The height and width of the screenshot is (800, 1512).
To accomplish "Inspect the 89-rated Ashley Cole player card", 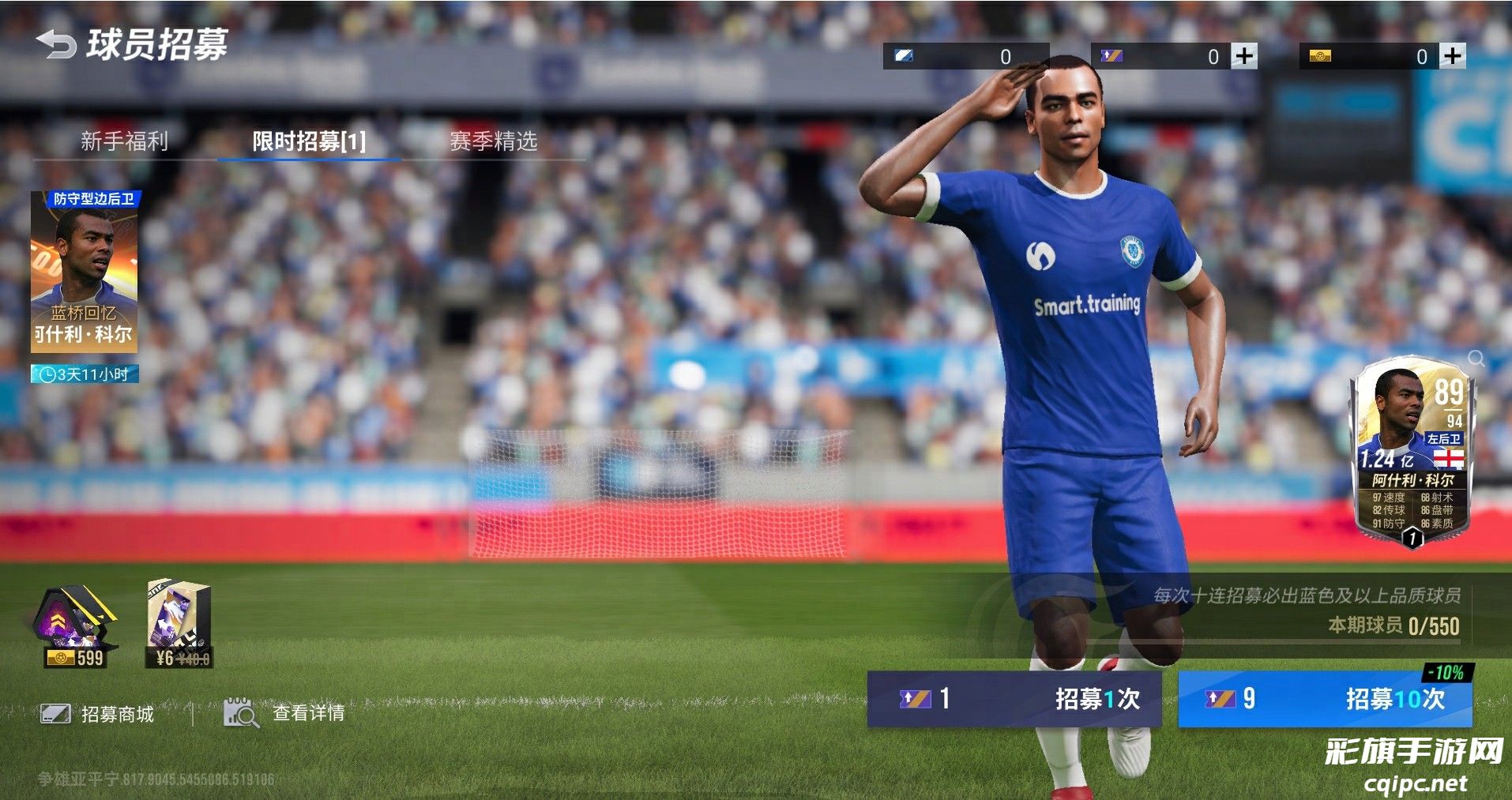I will [x=1412, y=454].
